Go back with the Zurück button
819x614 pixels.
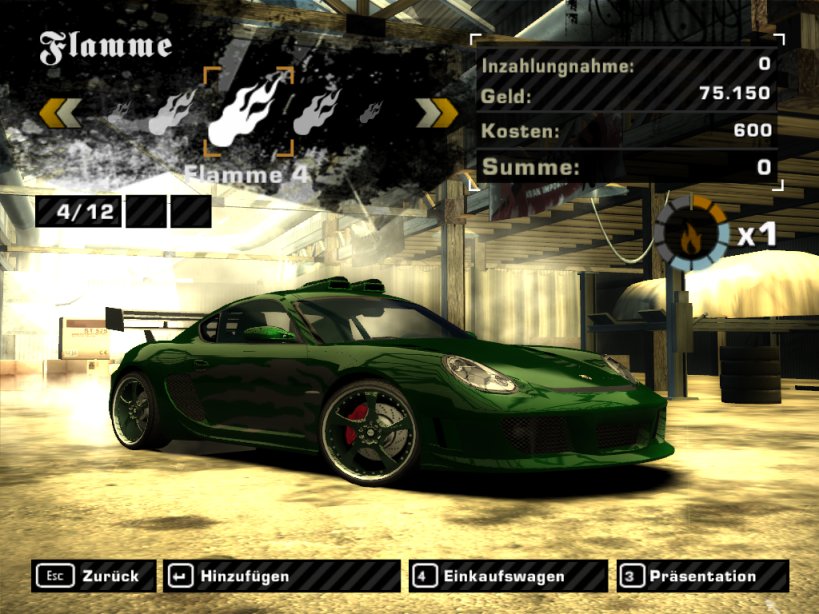point(94,576)
